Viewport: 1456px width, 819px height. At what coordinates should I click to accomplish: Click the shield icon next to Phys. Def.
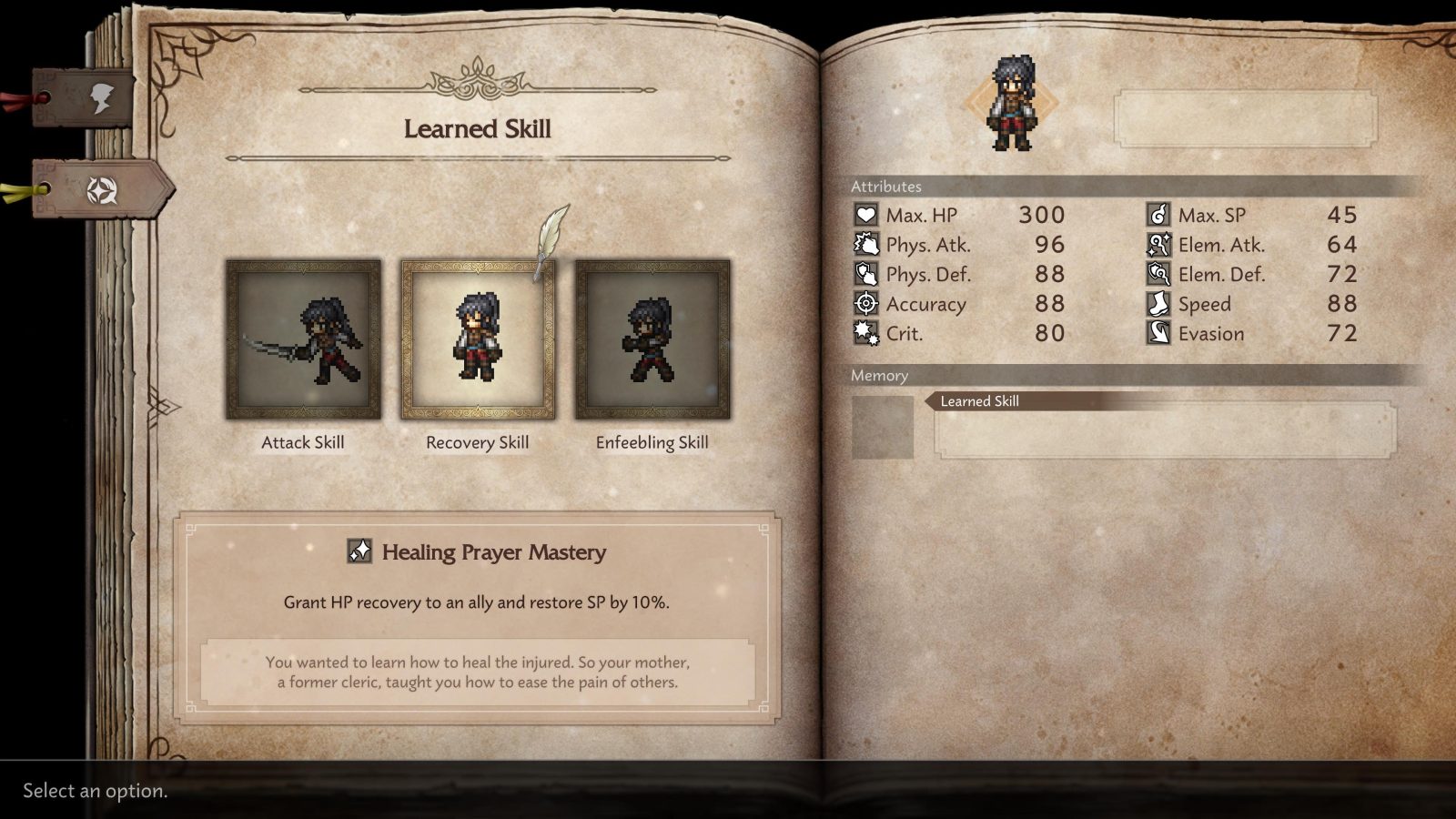coord(864,274)
